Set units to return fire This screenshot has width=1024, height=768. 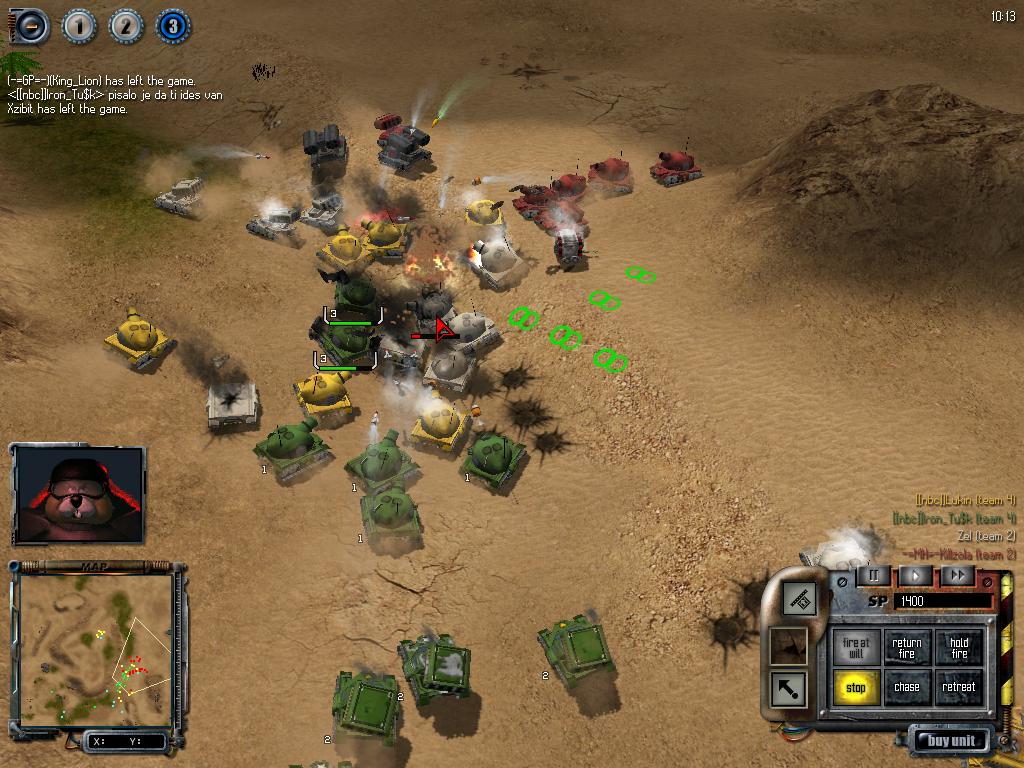[x=907, y=647]
